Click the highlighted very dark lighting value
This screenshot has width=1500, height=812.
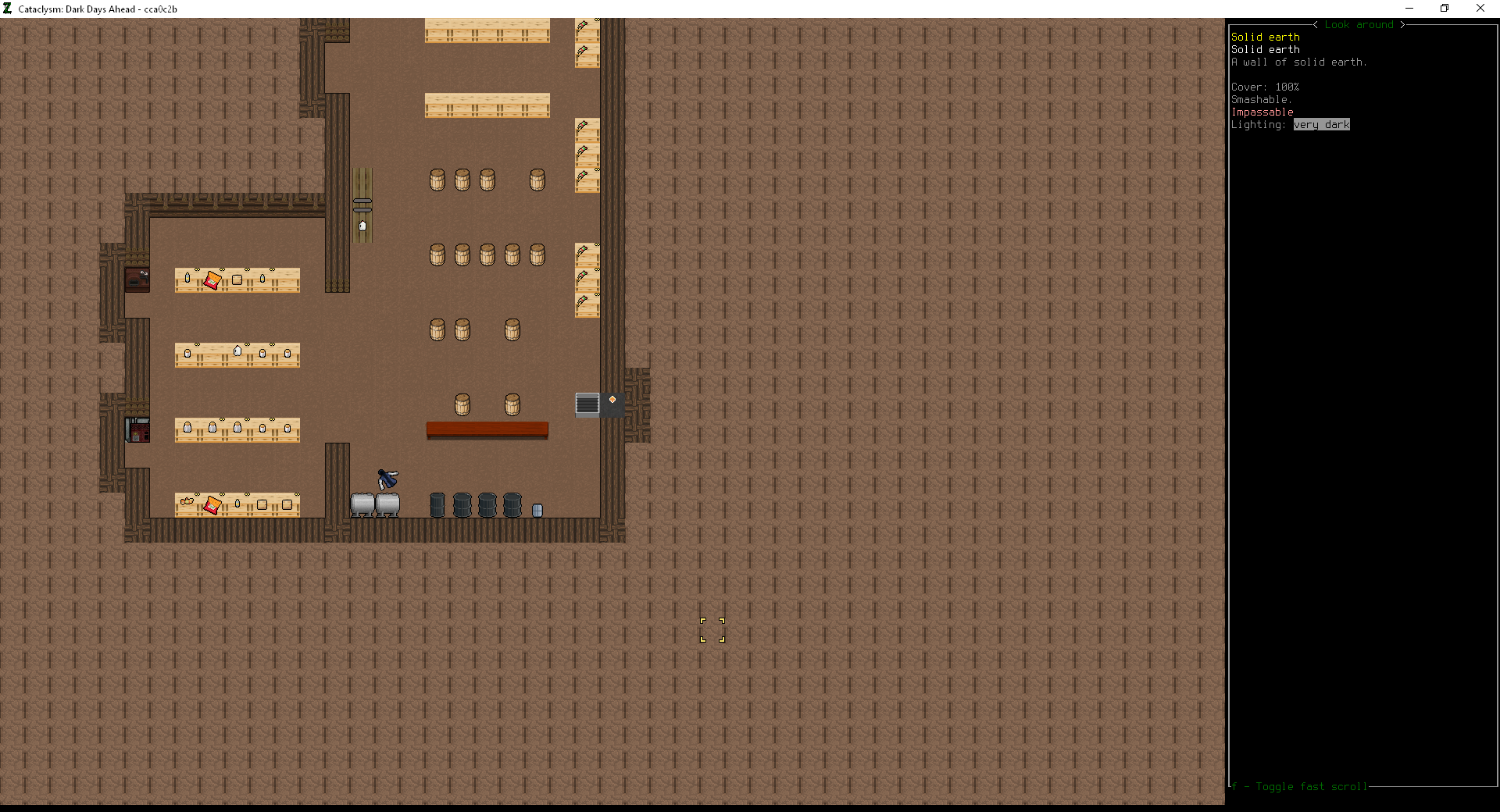pyautogui.click(x=1321, y=124)
